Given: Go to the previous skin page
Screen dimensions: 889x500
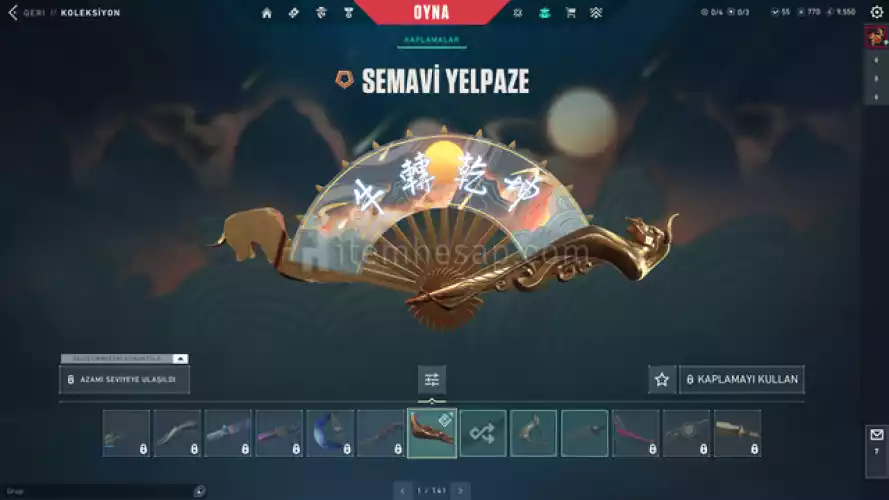Looking at the screenshot, I should [403, 491].
